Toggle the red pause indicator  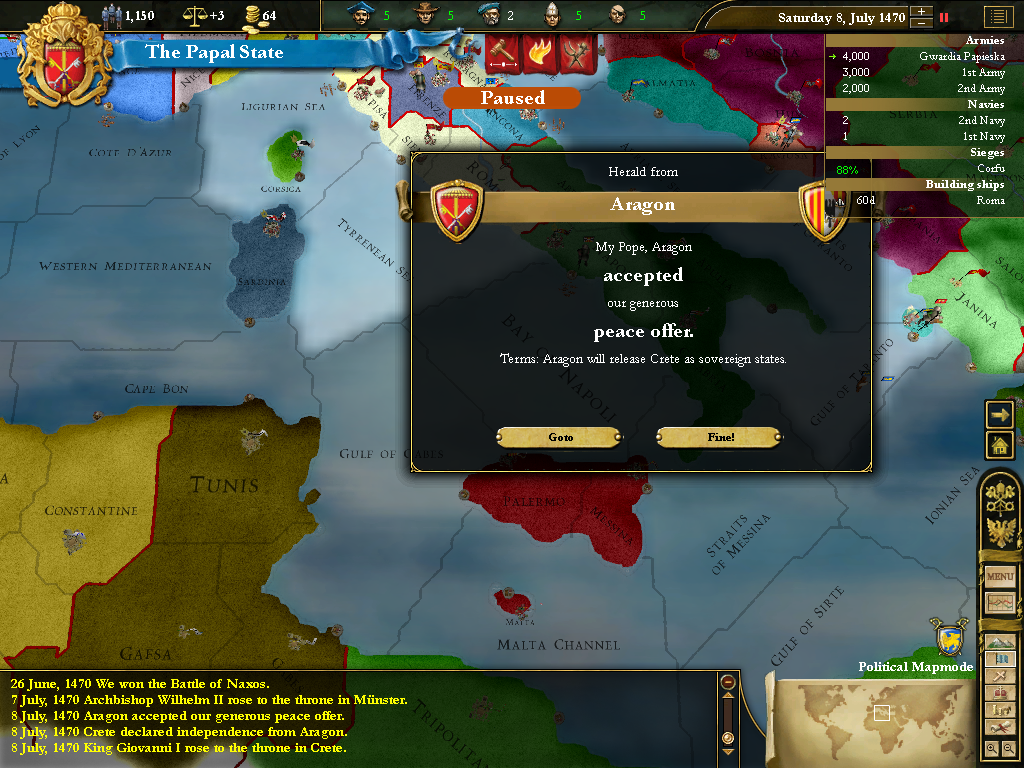click(943, 17)
